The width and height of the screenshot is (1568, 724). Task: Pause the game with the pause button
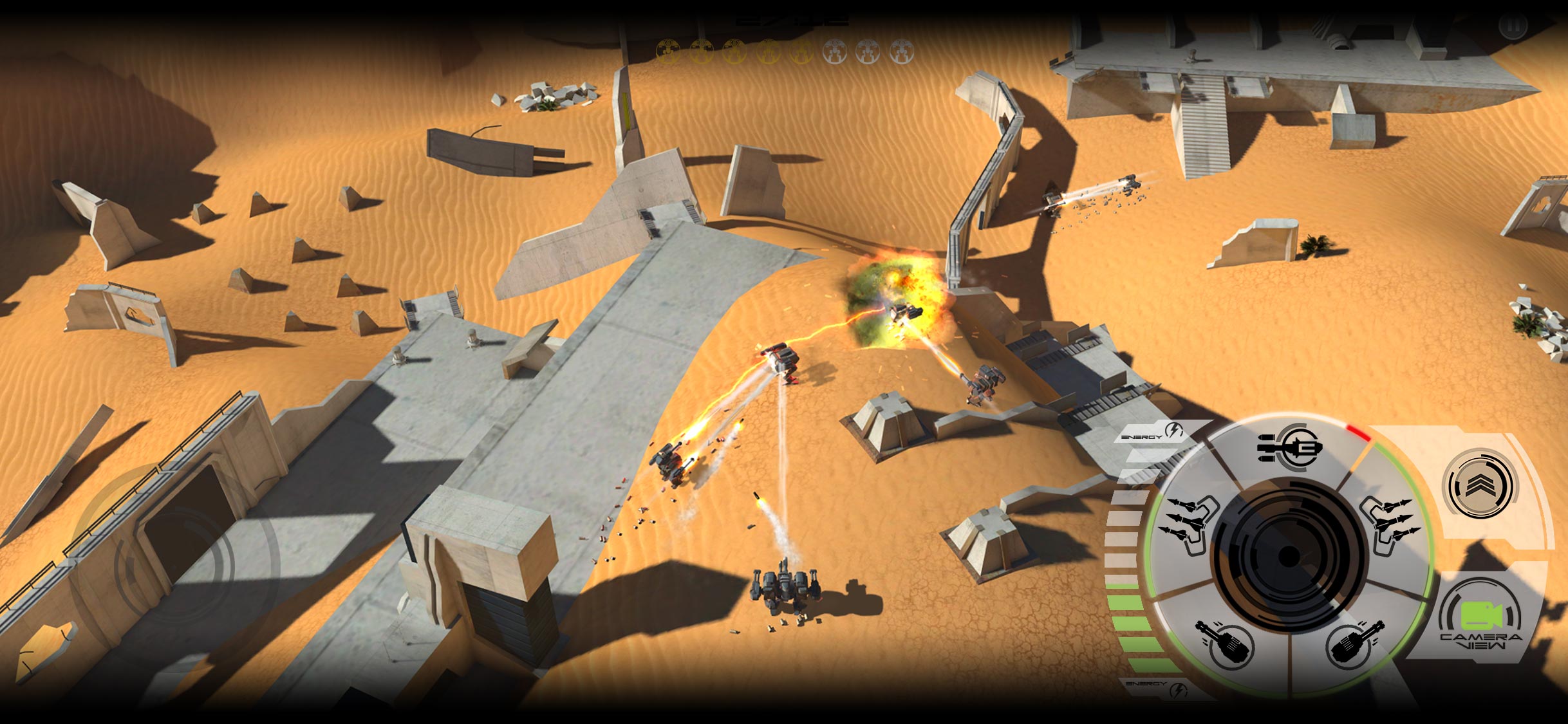pyautogui.click(x=1512, y=27)
